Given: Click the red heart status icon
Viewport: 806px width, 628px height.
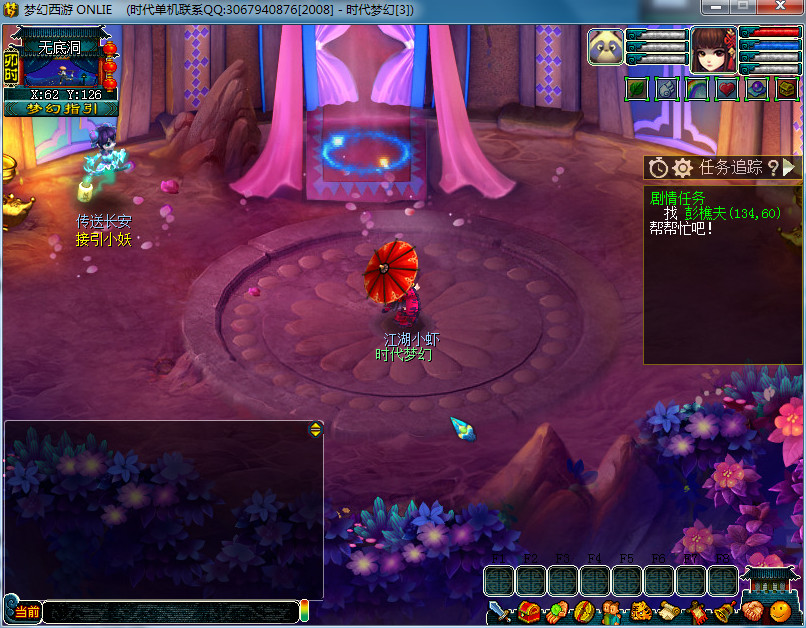Looking at the screenshot, I should coord(727,89).
